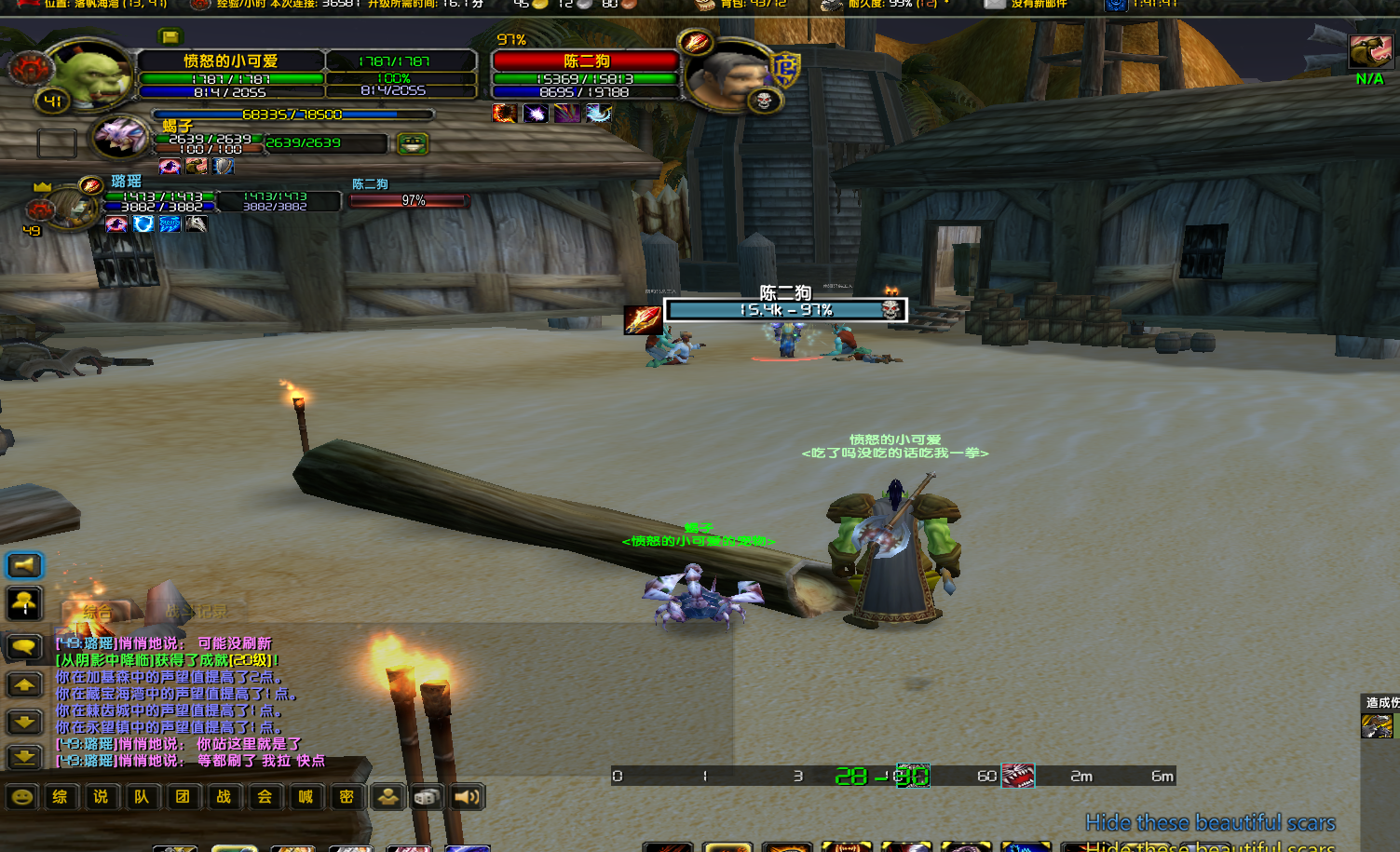Activate the 喊 yell channel button
The height and width of the screenshot is (852, 1400).
[306, 797]
